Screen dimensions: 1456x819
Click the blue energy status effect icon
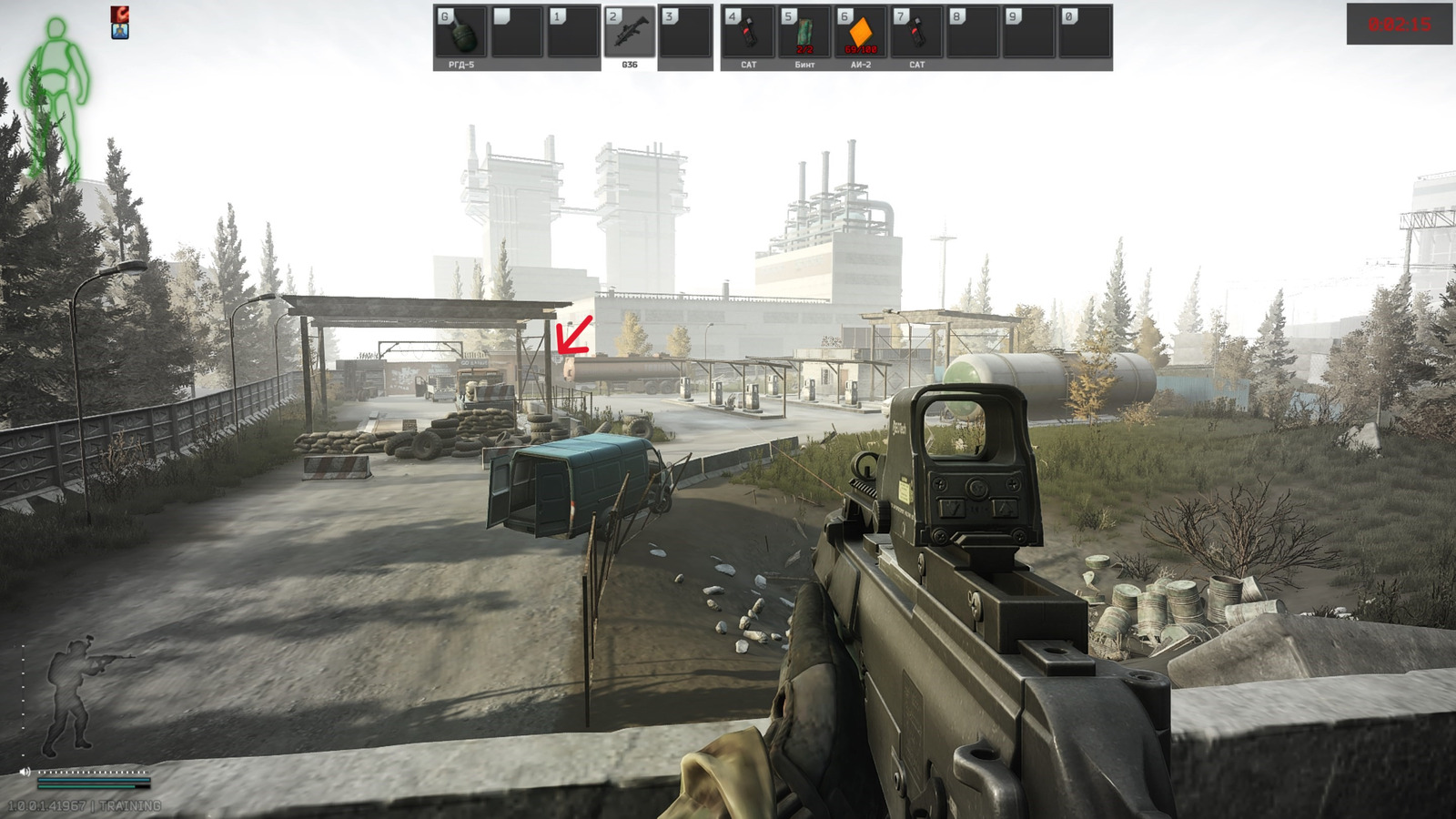point(119,32)
